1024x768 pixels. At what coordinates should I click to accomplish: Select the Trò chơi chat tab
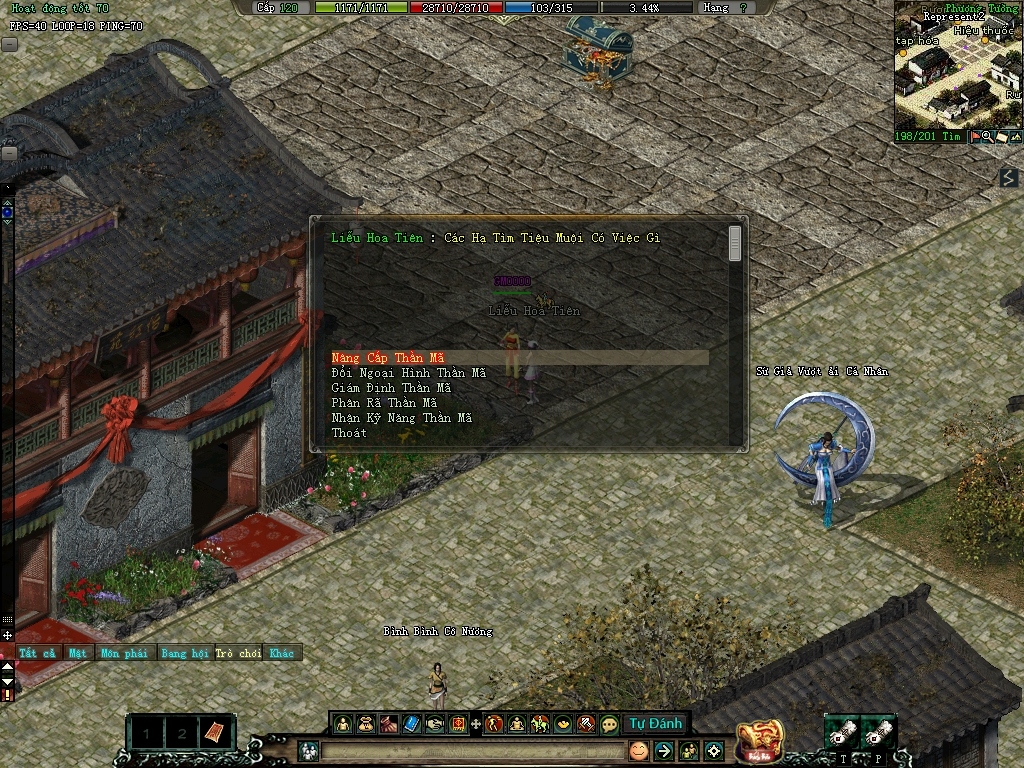click(x=237, y=653)
